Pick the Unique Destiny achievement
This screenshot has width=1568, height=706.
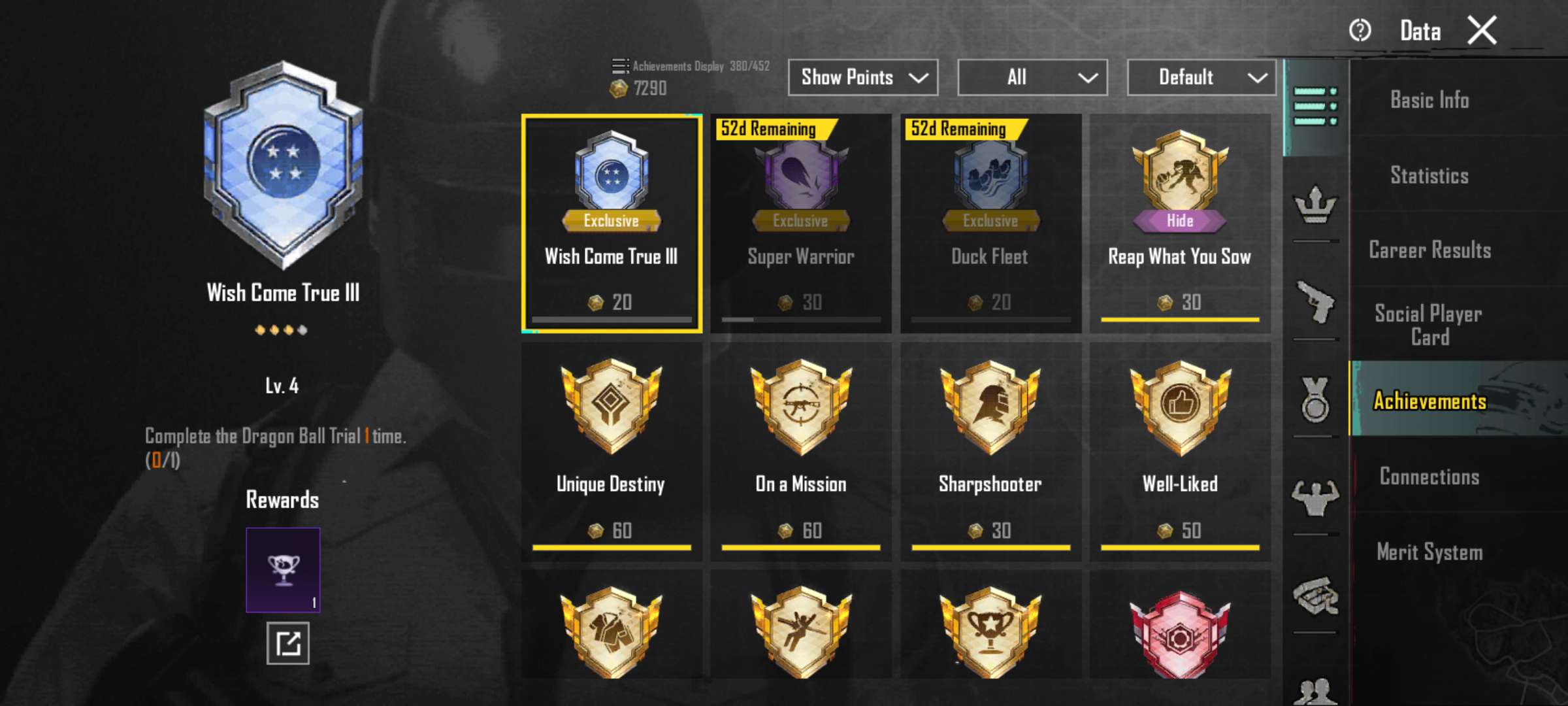612,451
